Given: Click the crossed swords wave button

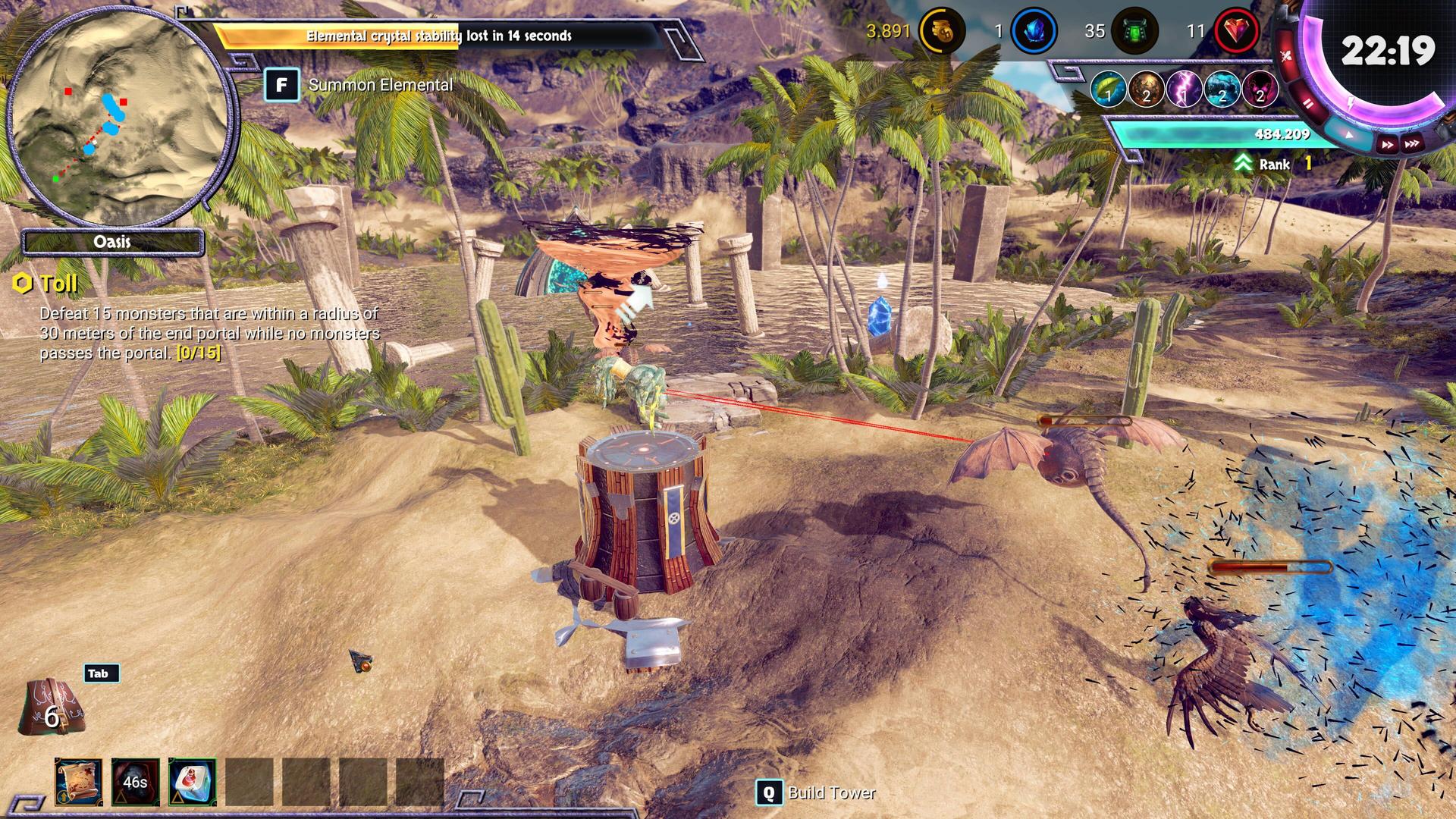Looking at the screenshot, I should coord(1286,55).
